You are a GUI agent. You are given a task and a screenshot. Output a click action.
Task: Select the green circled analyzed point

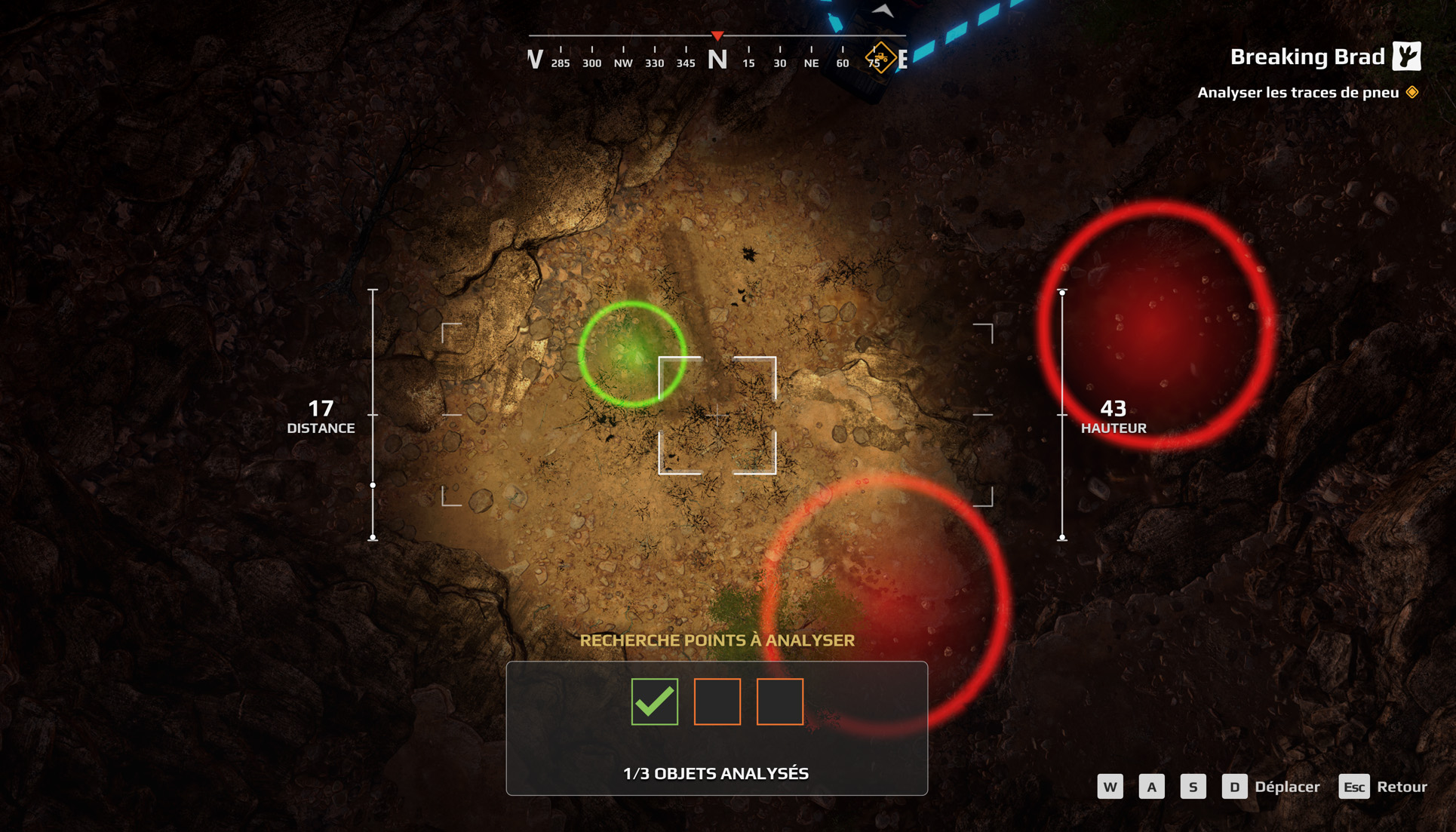(632, 354)
